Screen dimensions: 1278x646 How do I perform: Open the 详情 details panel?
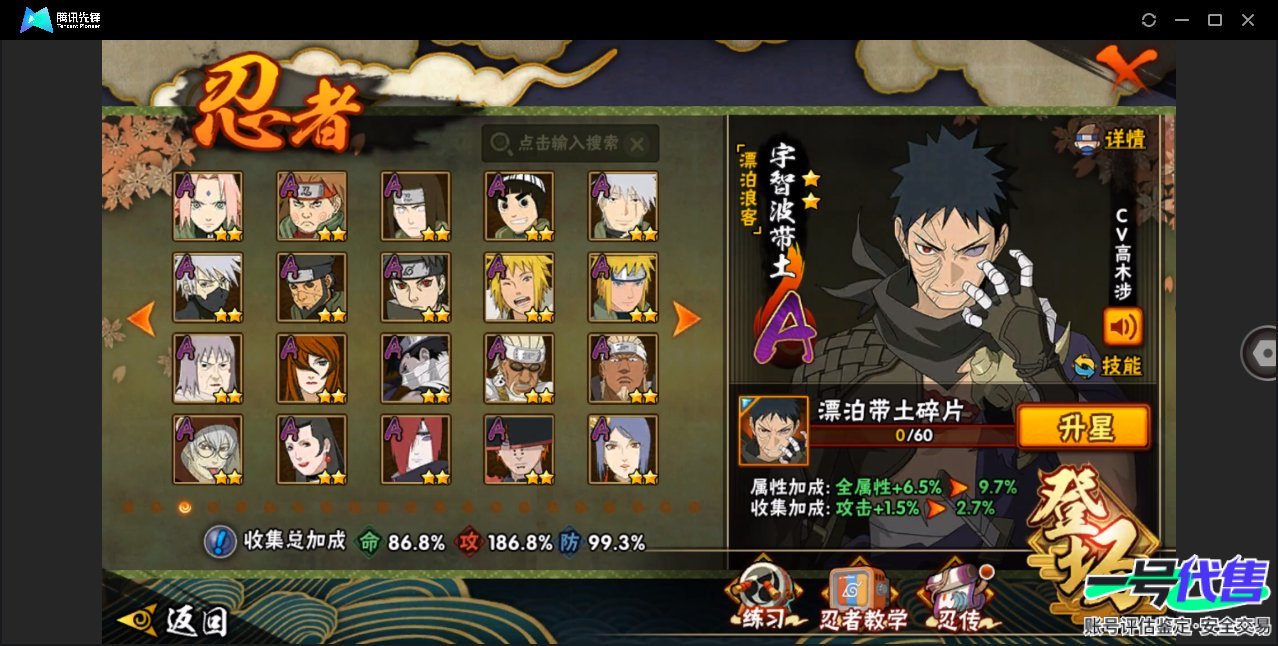[x=1111, y=140]
